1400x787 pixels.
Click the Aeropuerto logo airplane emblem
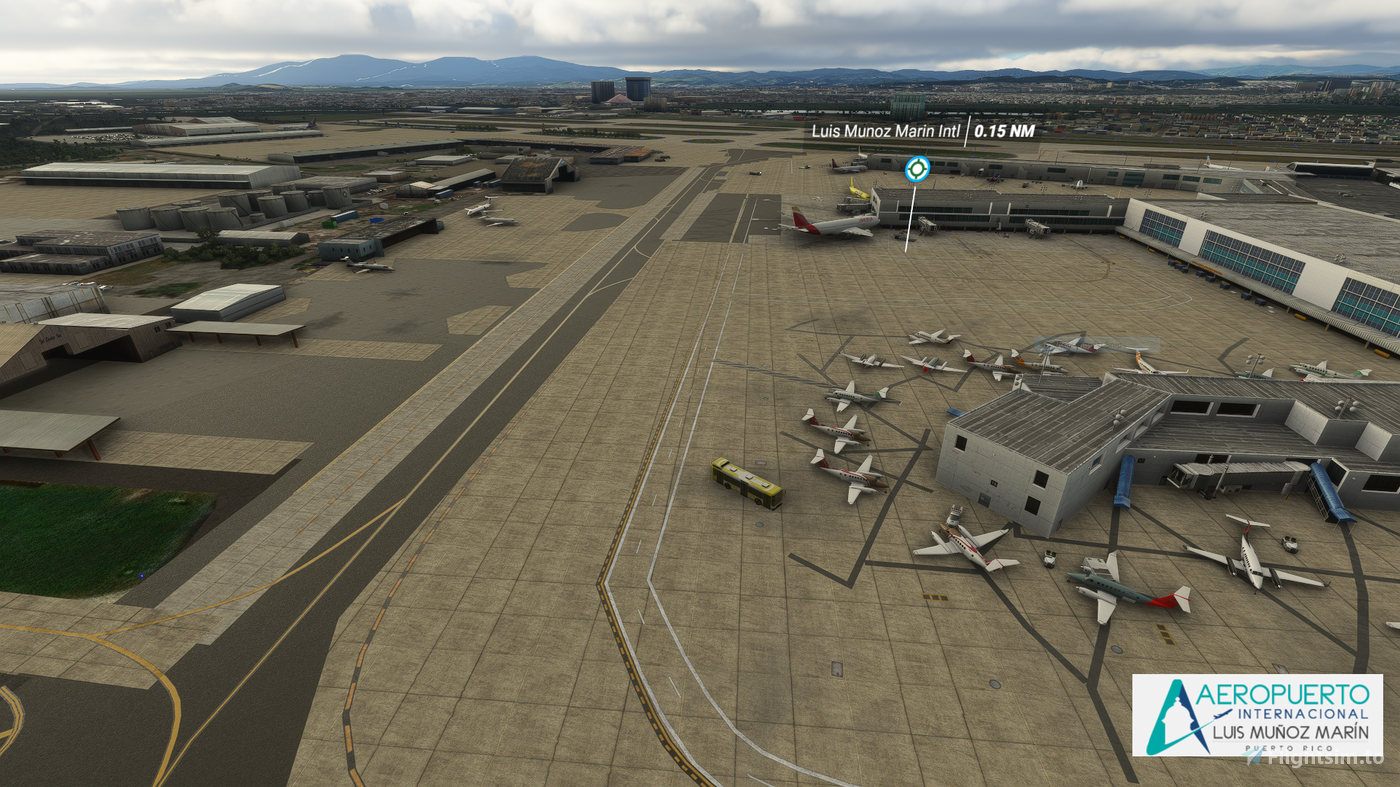pyautogui.click(x=1221, y=714)
